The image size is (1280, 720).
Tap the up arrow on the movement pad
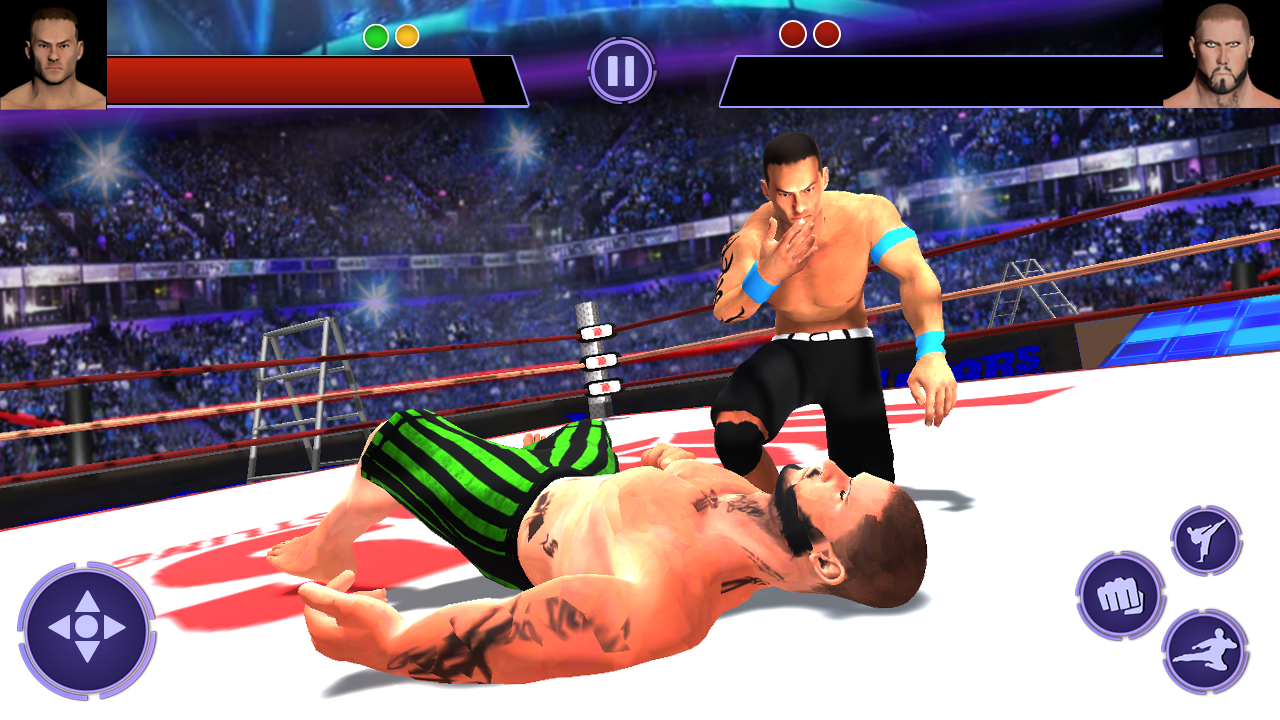point(87,599)
